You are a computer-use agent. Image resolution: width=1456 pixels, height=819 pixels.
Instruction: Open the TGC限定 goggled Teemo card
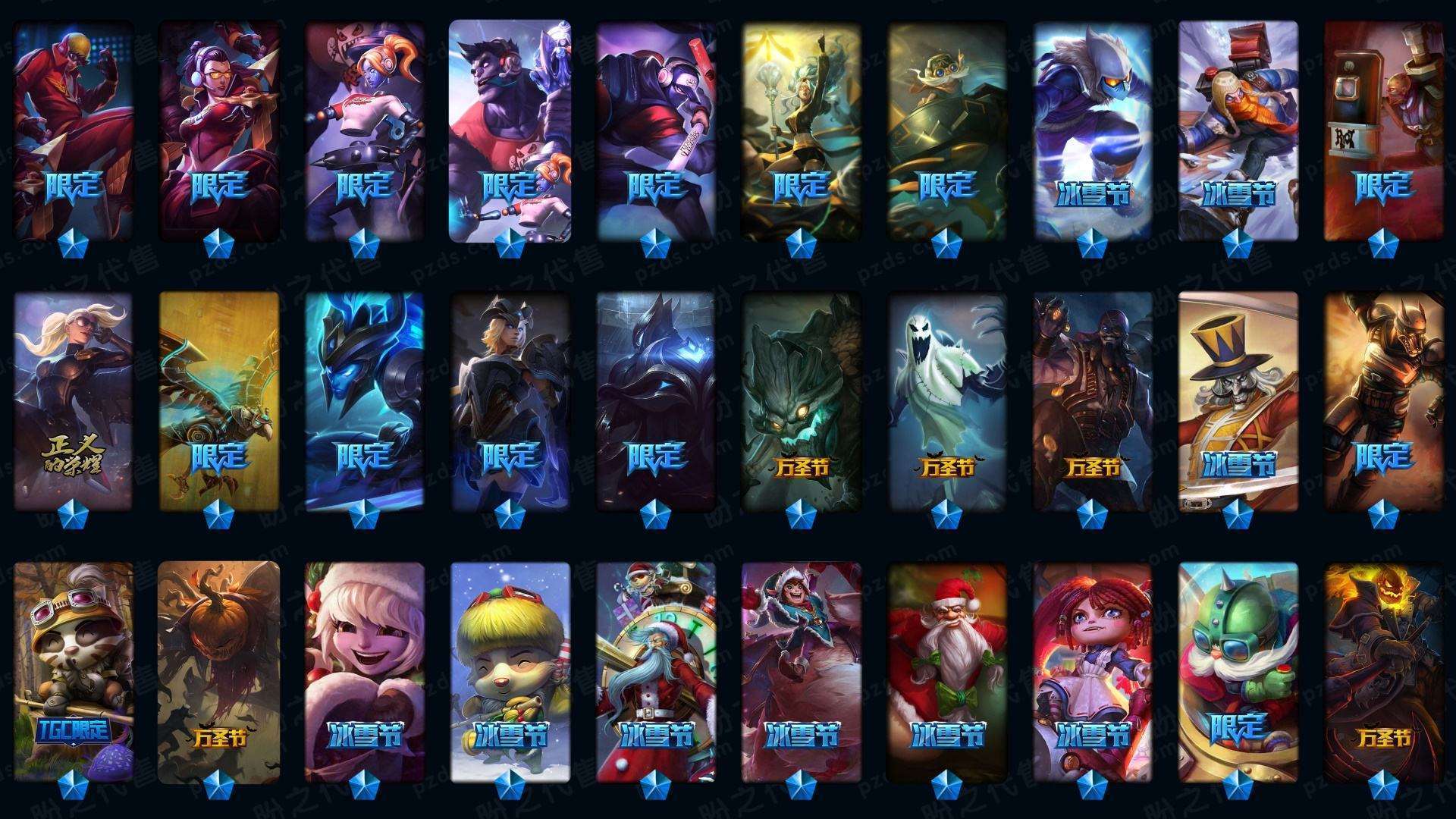[74, 671]
